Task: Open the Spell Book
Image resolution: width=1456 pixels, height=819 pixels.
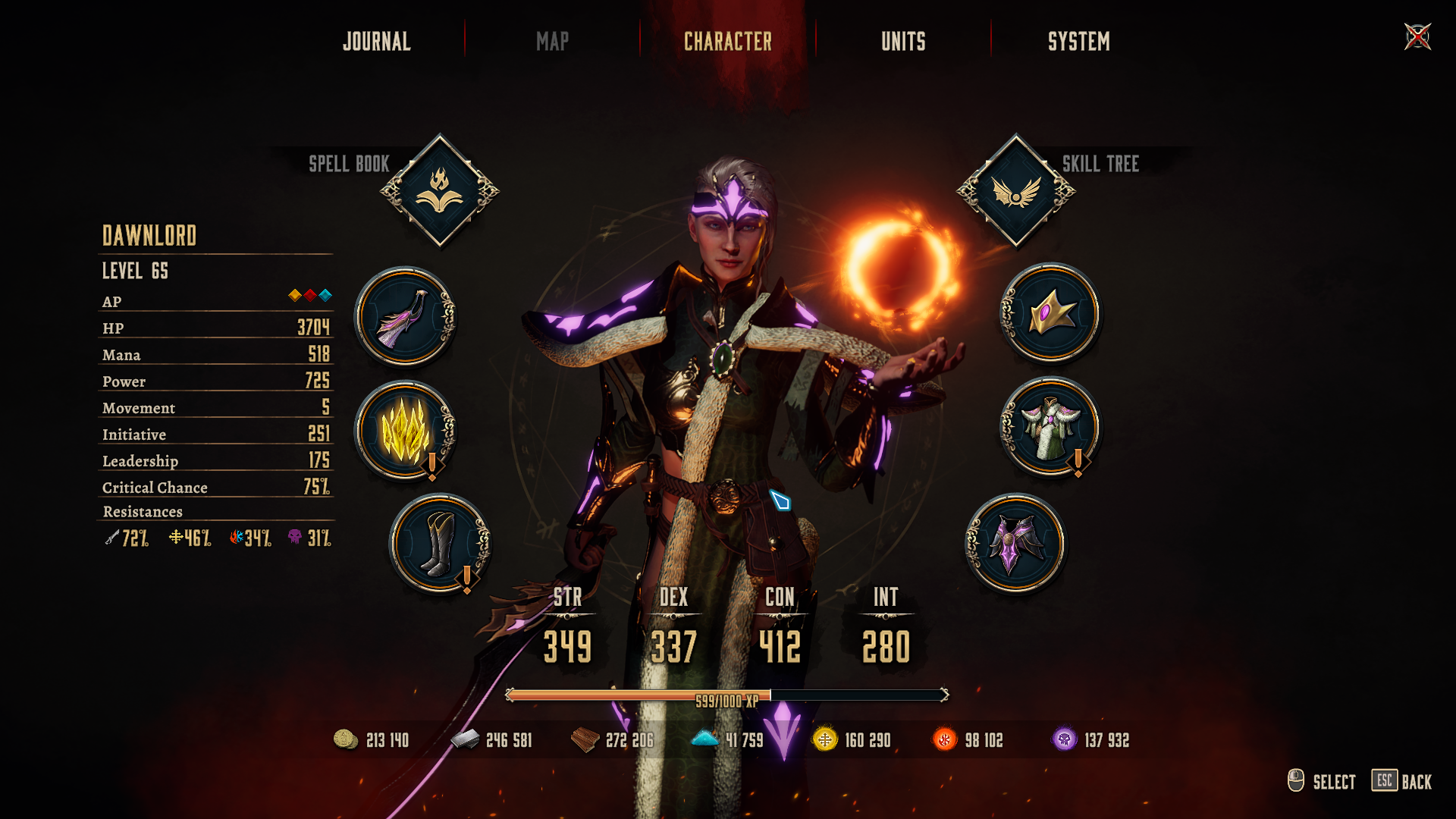Action: (440, 191)
